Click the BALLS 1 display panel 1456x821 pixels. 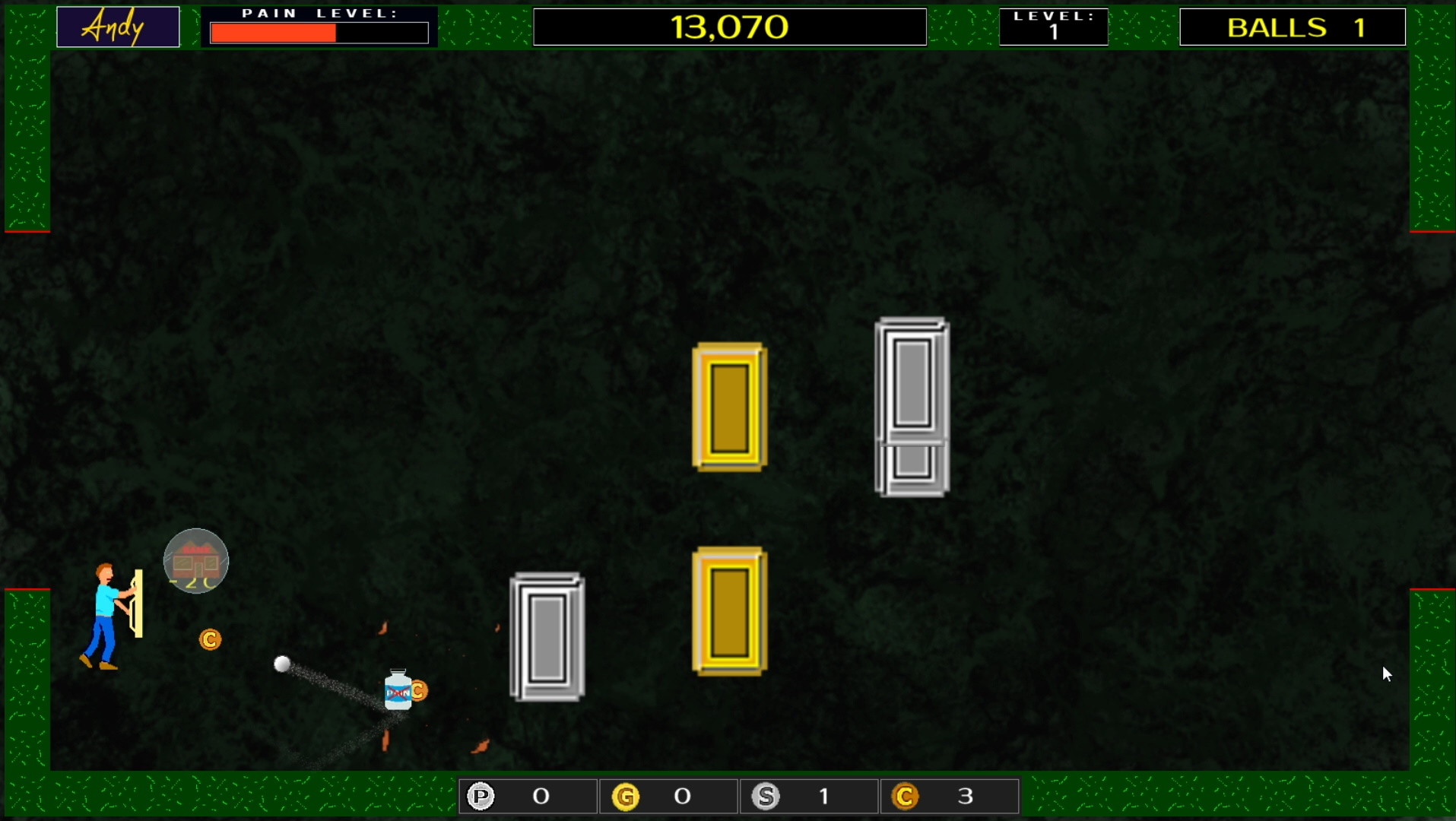(1291, 27)
